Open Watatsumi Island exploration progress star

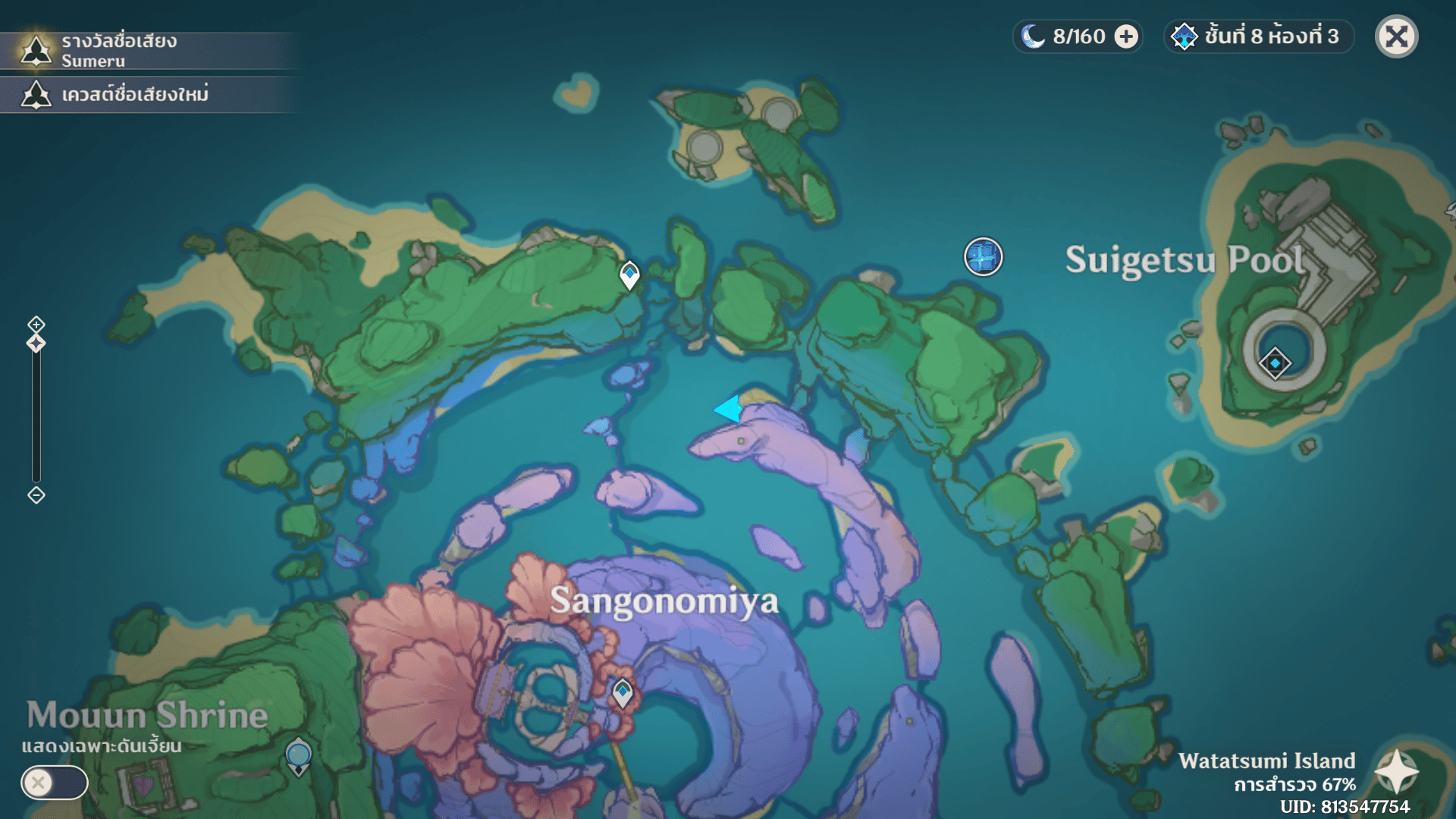pos(1396,772)
